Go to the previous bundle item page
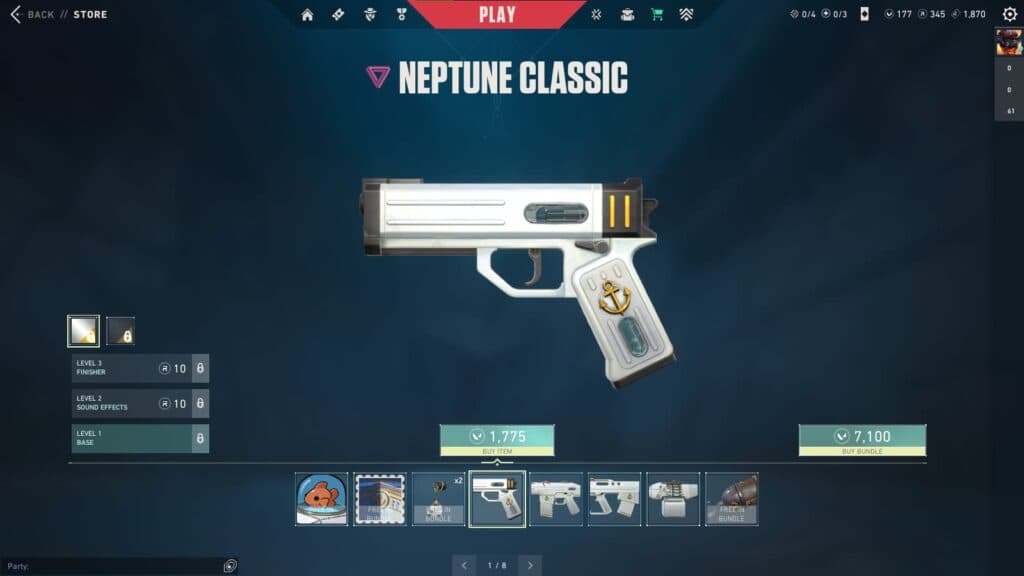The width and height of the screenshot is (1024, 576). pos(464,565)
